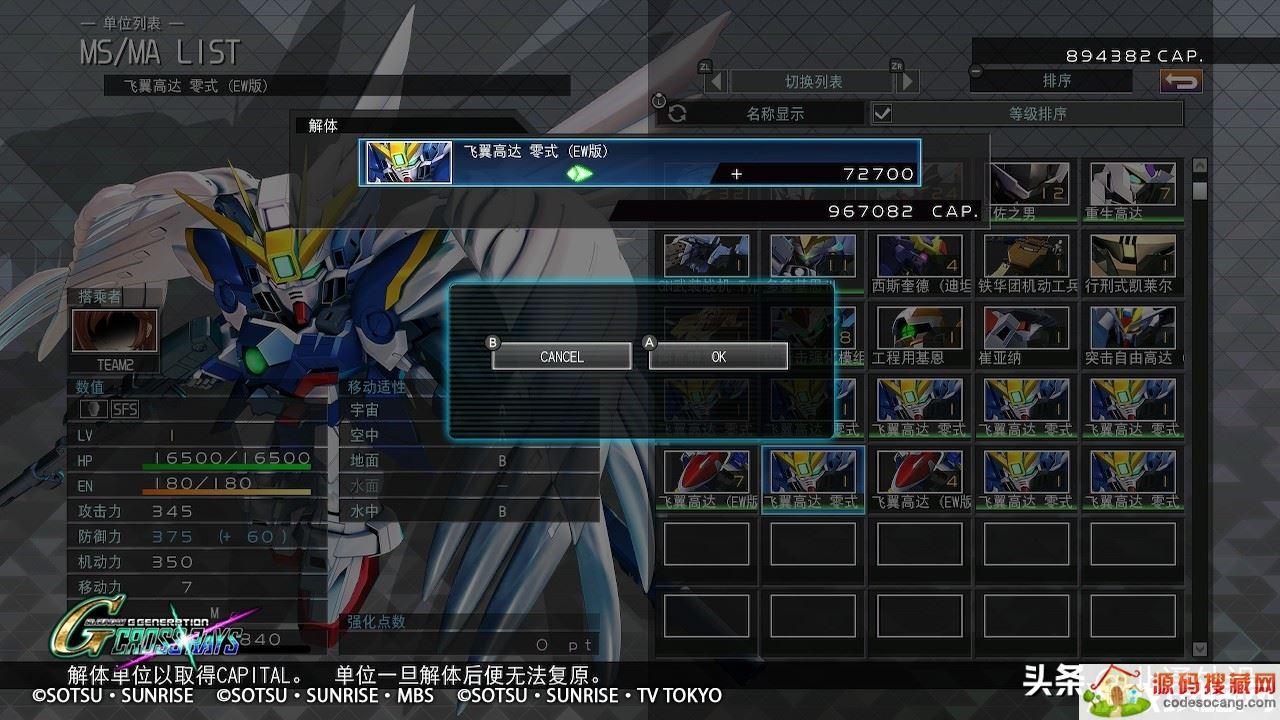Select the 飞翼高达 零式 dismantle entry row
Screen dimensions: 1280x720
(640, 162)
